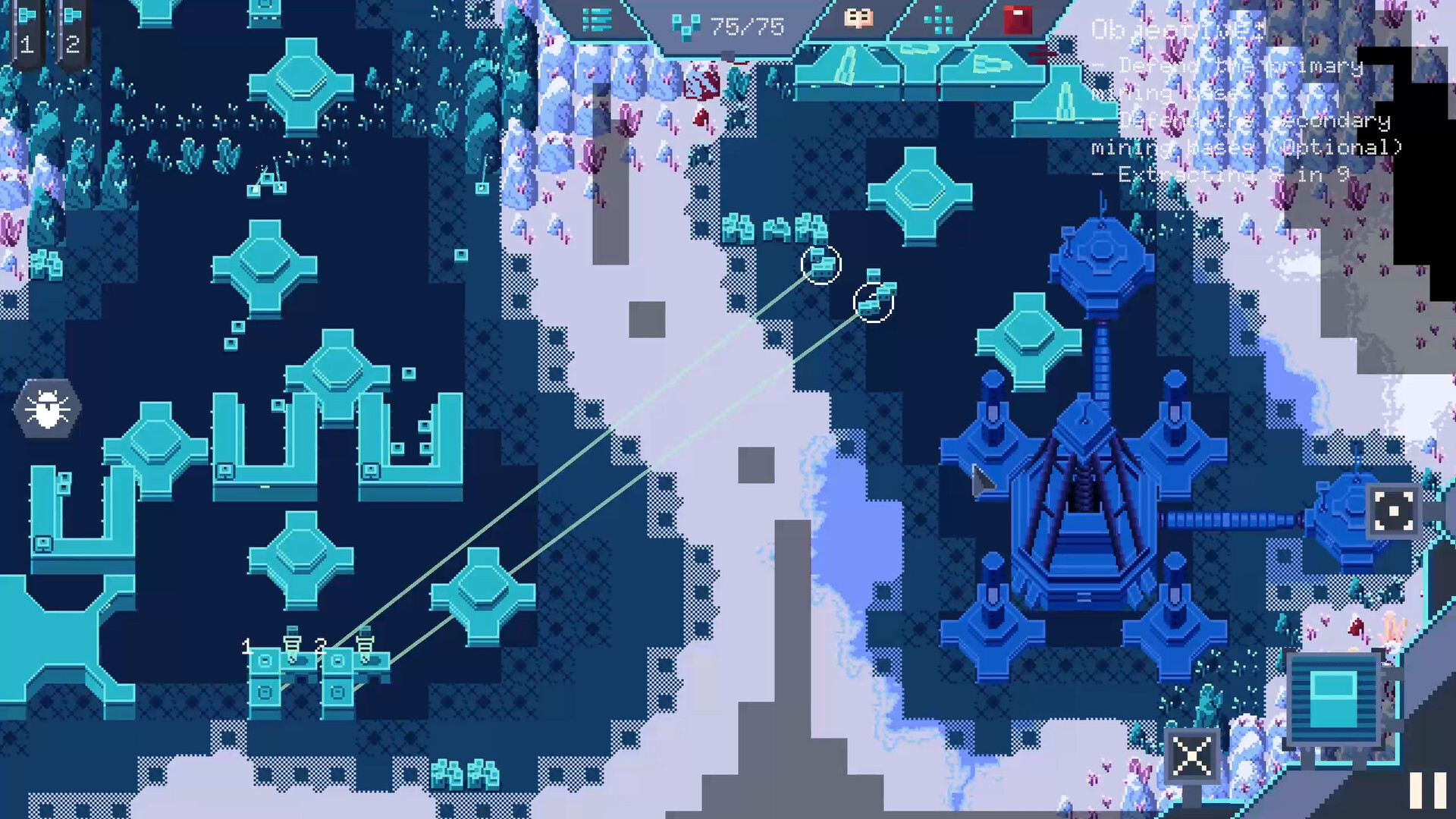Open the objectives list icon at top
Image resolution: width=1456 pixels, height=819 pixels.
[x=596, y=20]
